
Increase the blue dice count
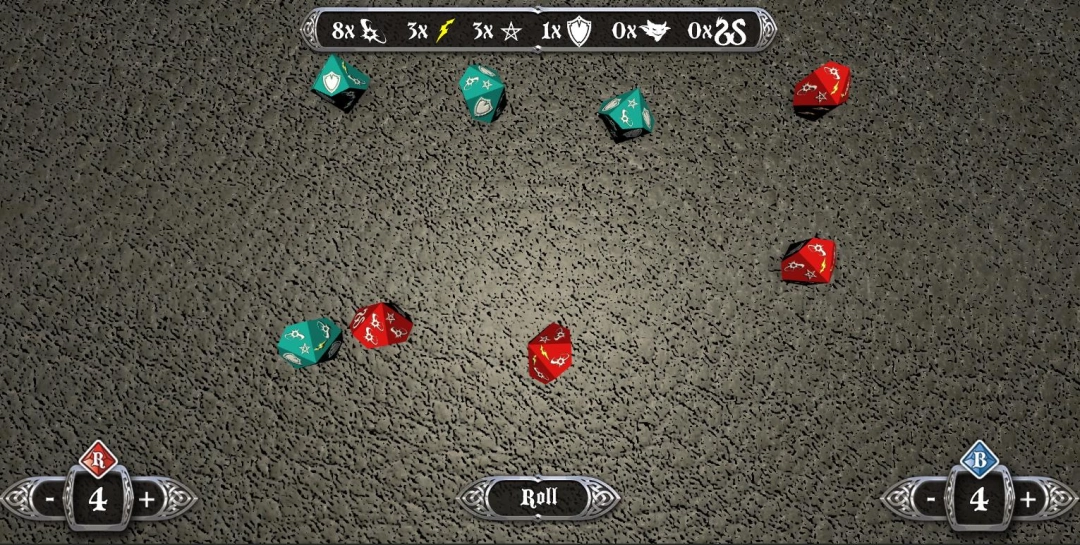[x=1028, y=498]
